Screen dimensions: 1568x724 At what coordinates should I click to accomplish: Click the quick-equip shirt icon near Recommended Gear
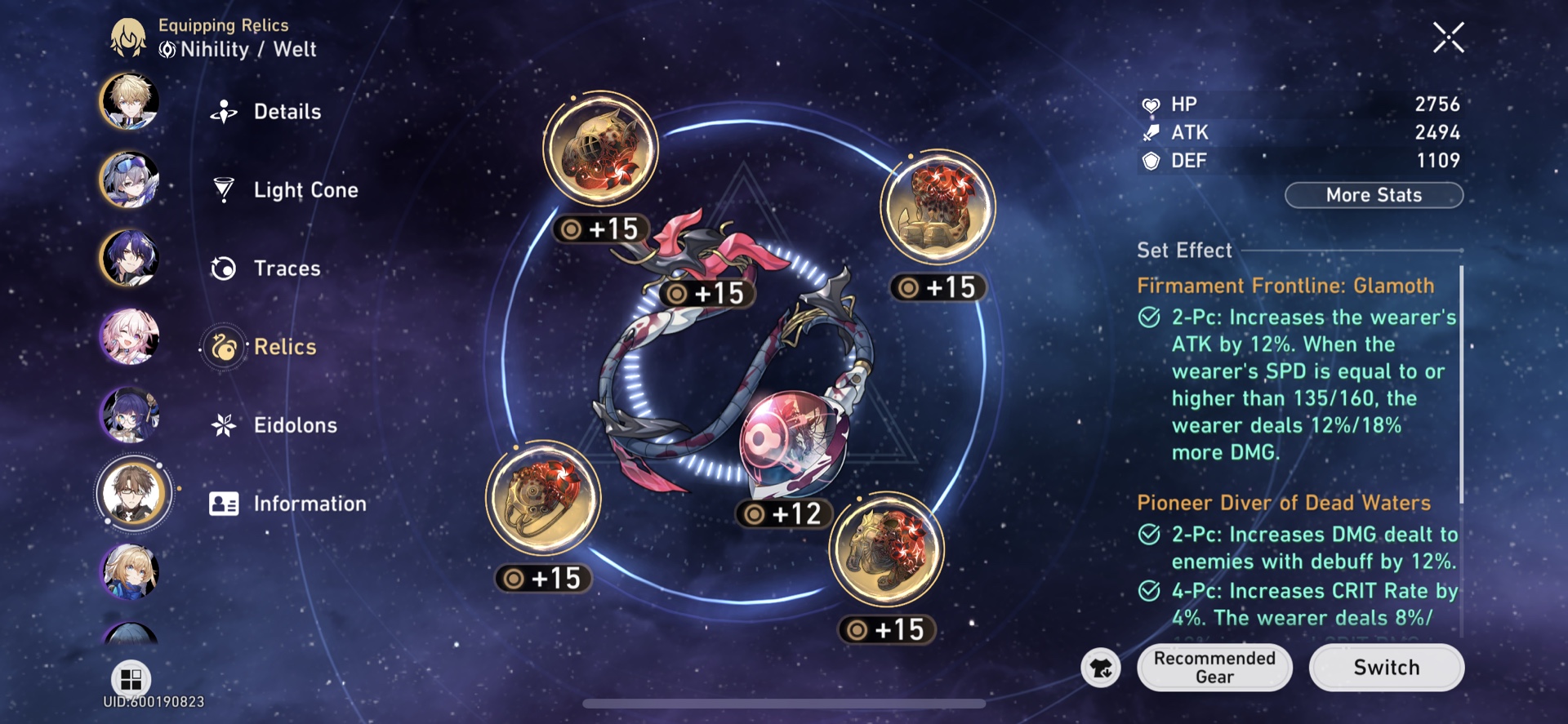coord(1101,668)
